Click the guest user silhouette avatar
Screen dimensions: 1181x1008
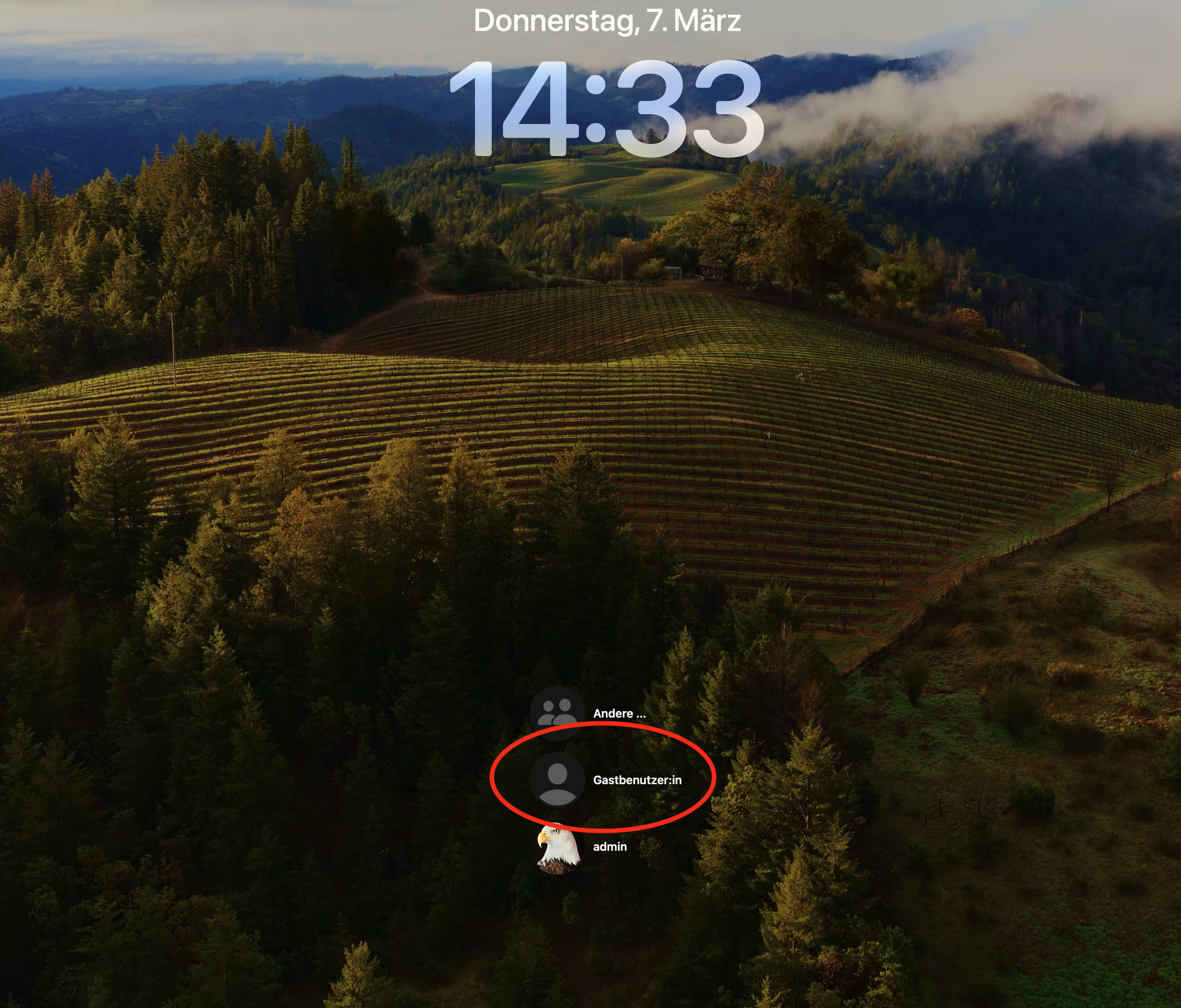coord(557,780)
